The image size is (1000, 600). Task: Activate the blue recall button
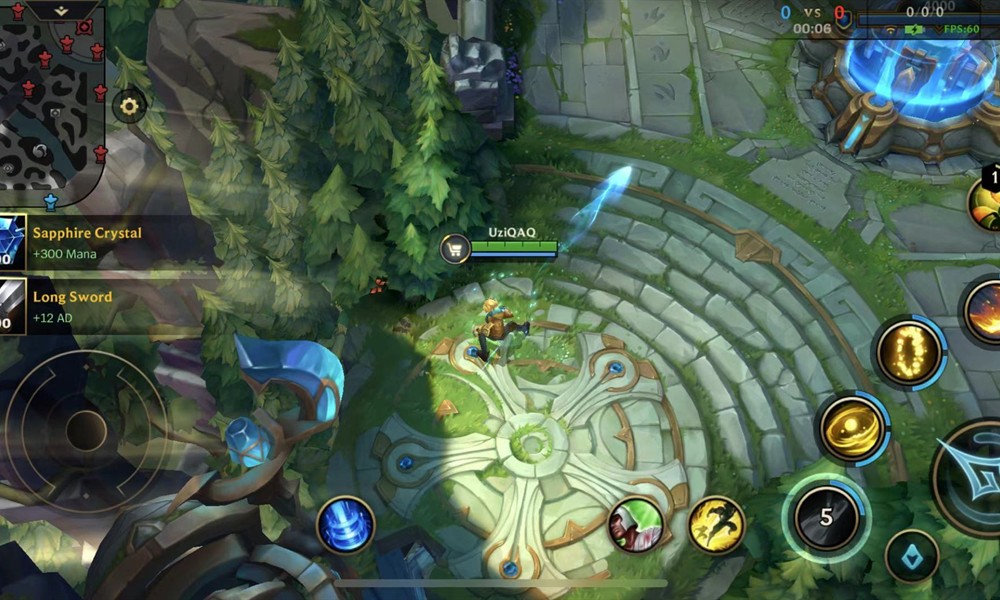click(346, 525)
